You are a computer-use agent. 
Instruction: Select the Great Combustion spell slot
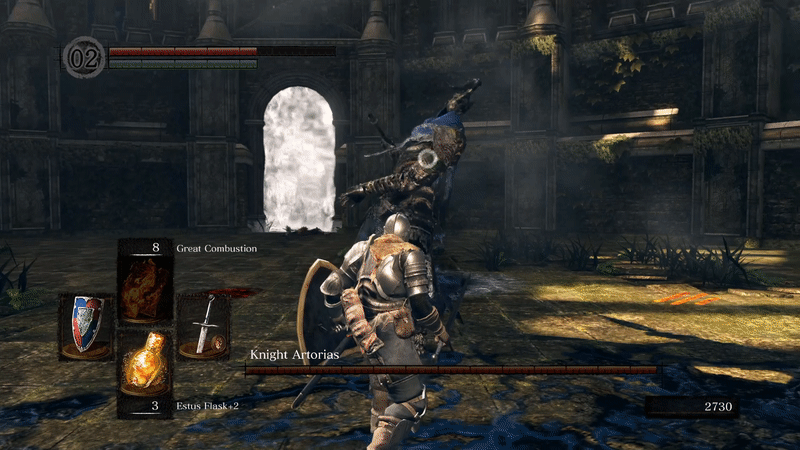[145, 282]
